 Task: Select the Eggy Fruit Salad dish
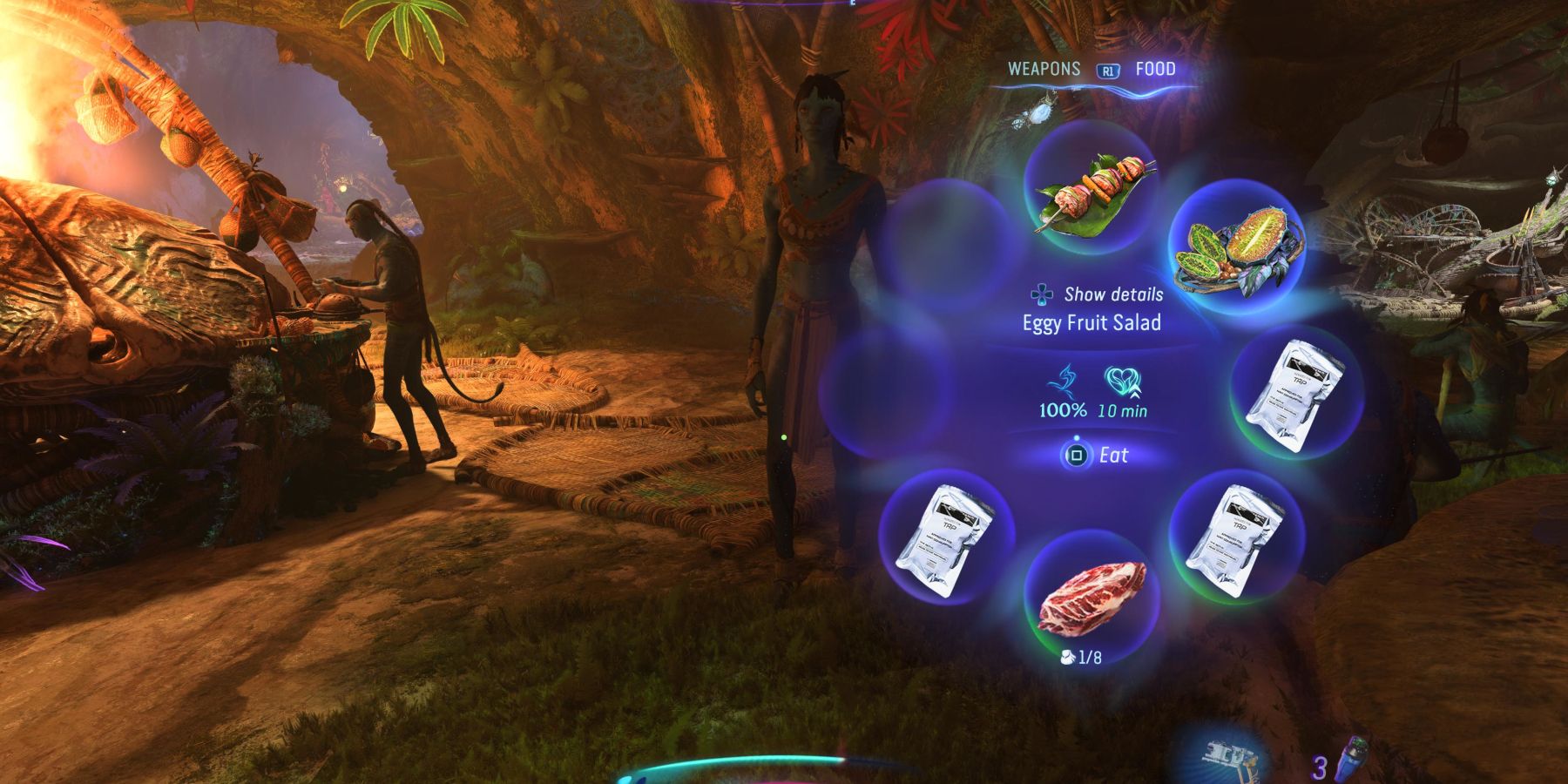point(1239,250)
